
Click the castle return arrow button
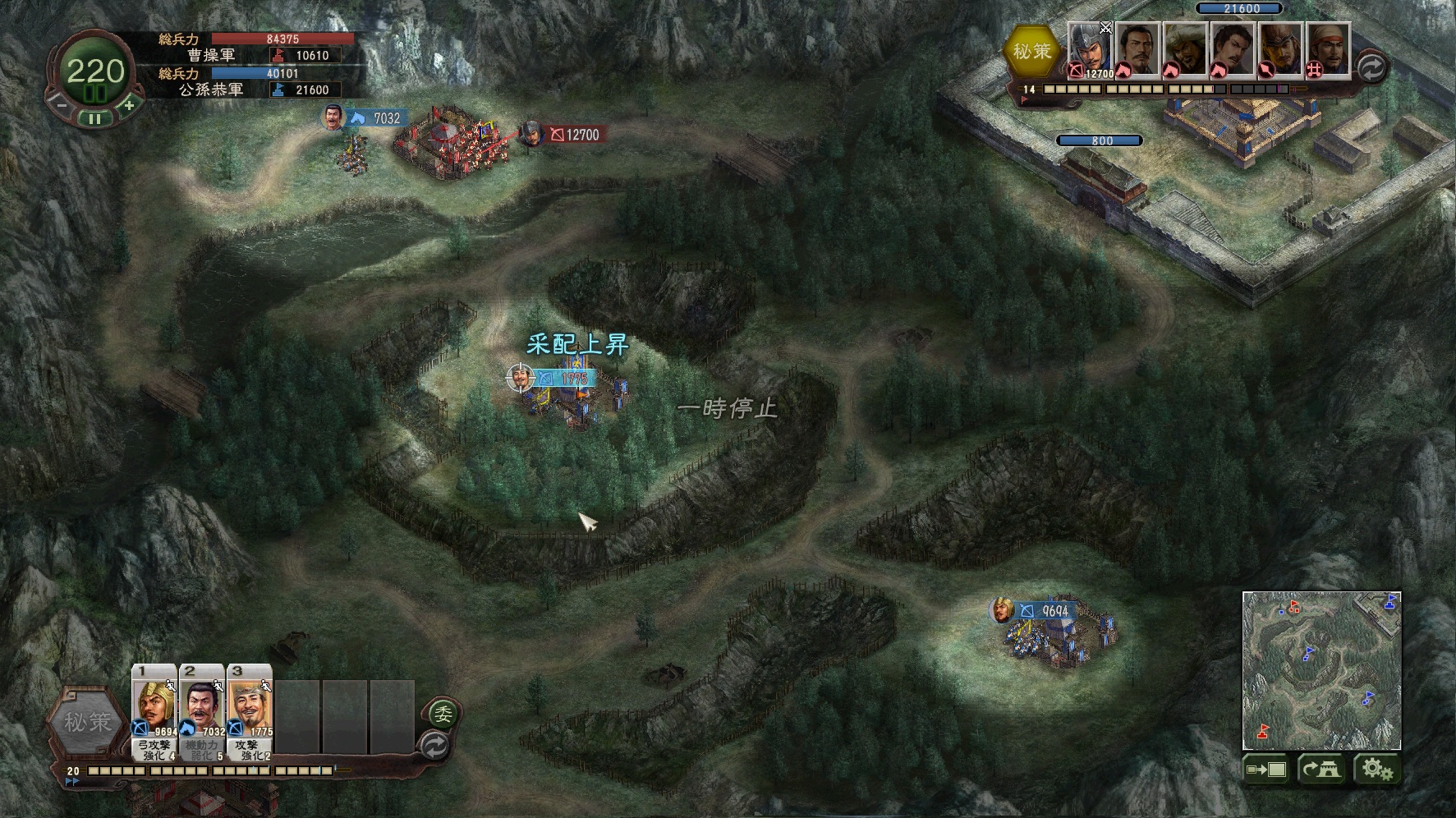(1321, 770)
